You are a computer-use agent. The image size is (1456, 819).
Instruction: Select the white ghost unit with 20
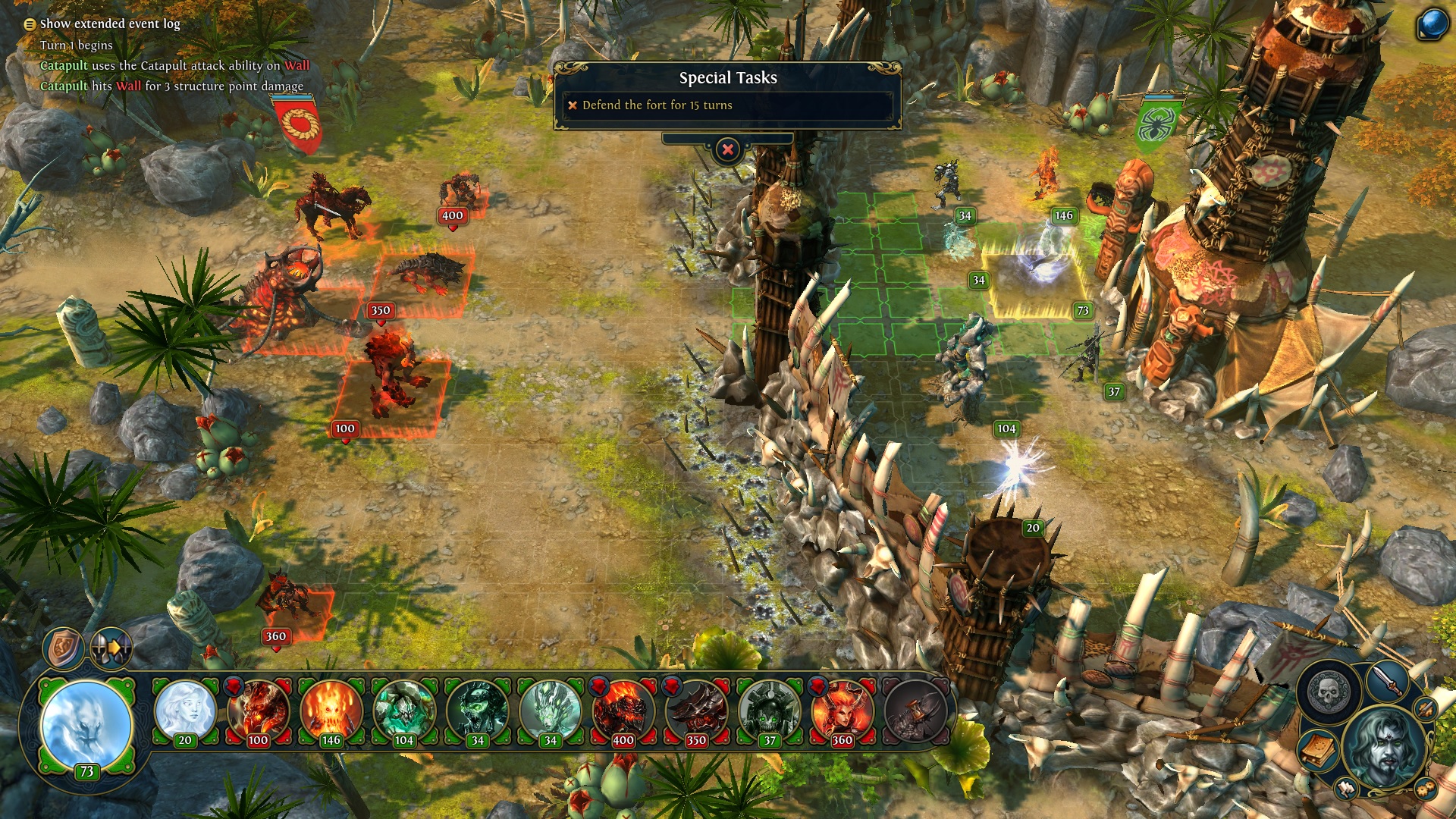click(x=185, y=713)
